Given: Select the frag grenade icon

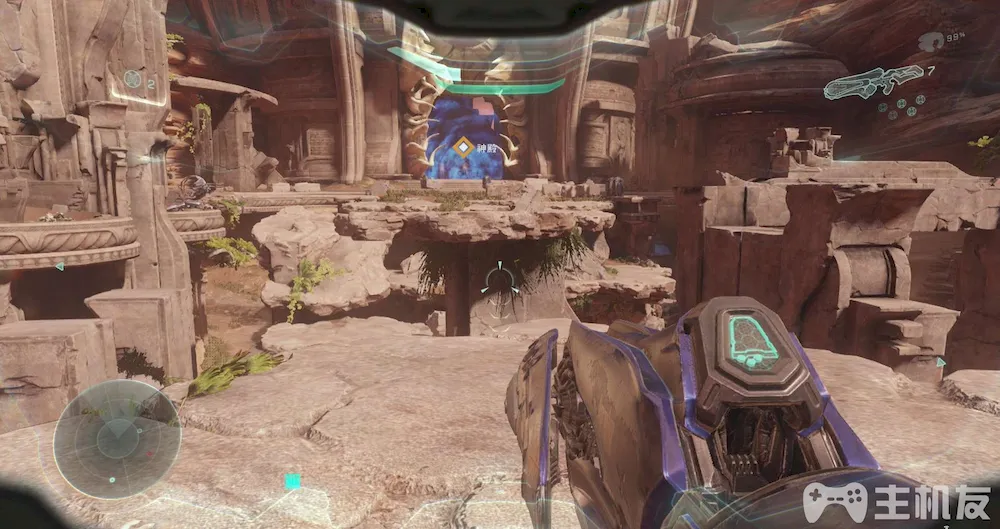Looking at the screenshot, I should pos(132,79).
